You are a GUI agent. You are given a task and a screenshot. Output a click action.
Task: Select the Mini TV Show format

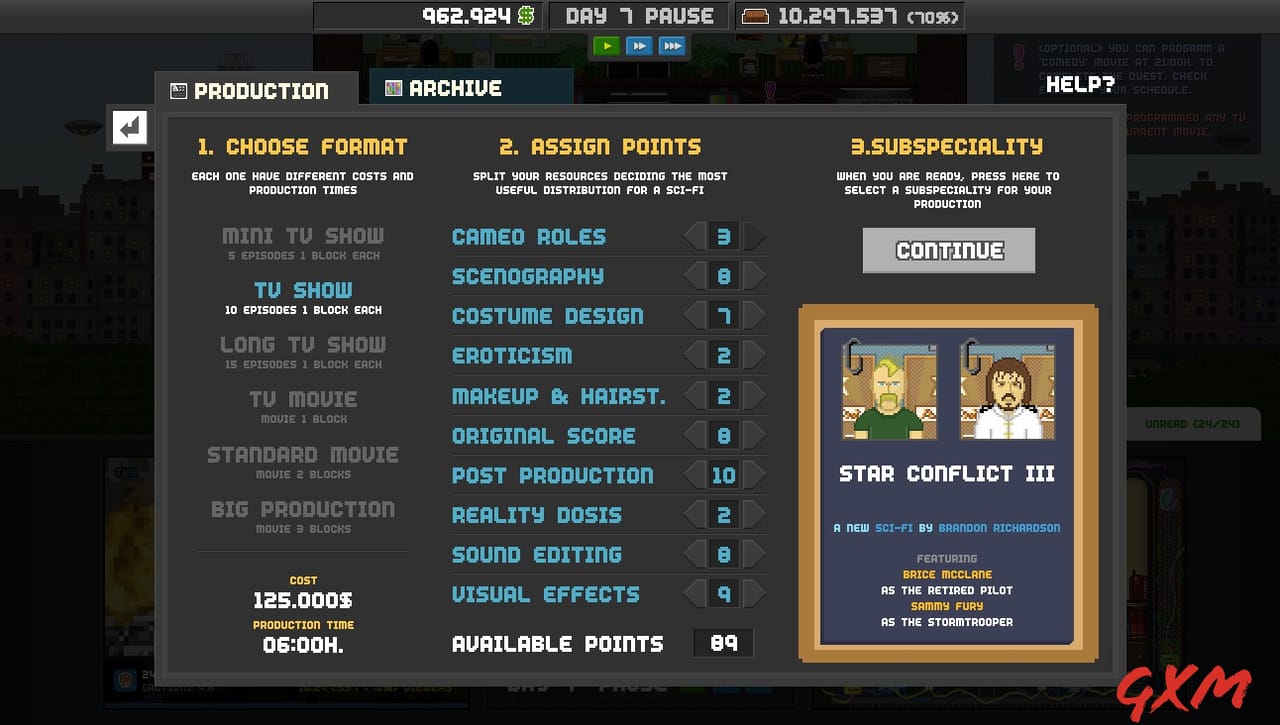[x=303, y=235]
